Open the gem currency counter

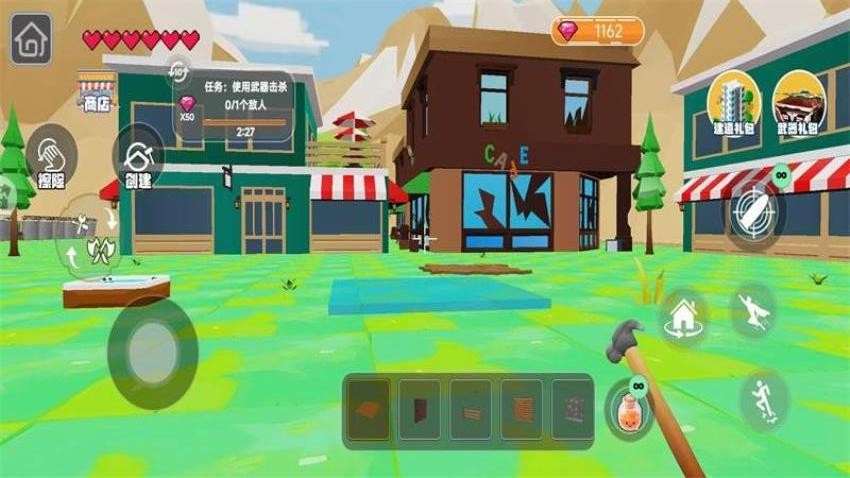(596, 31)
